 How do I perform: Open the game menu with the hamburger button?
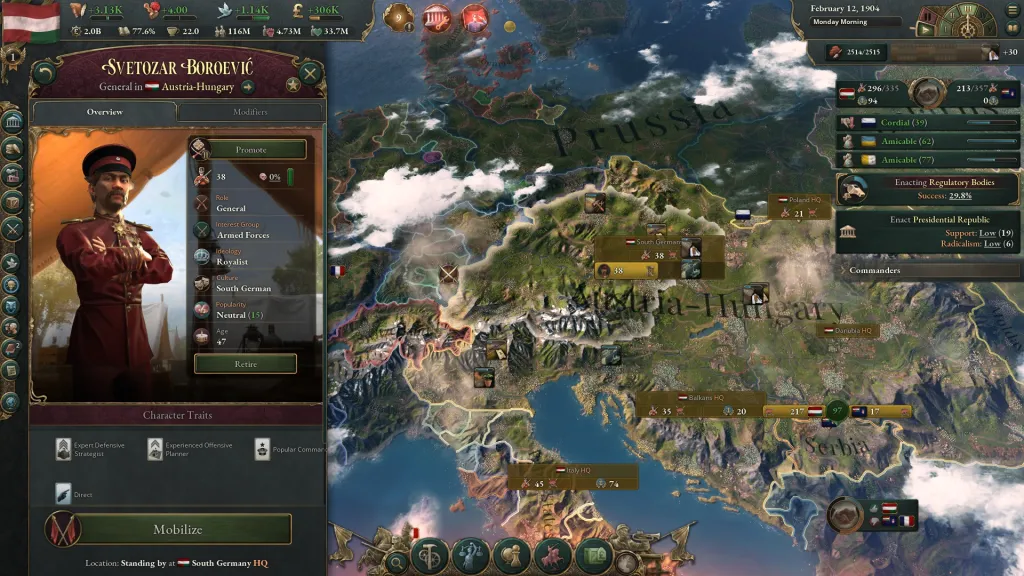coord(1011,12)
